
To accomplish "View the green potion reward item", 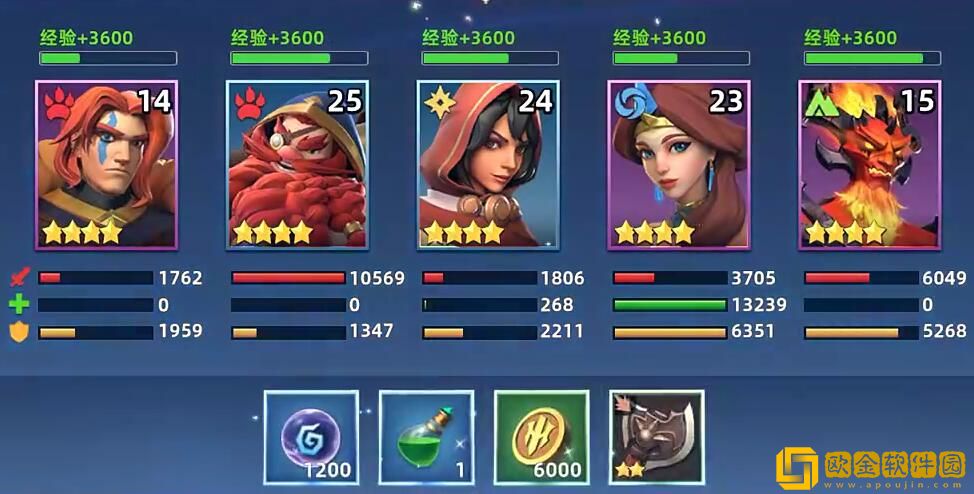I will pyautogui.click(x=426, y=437).
